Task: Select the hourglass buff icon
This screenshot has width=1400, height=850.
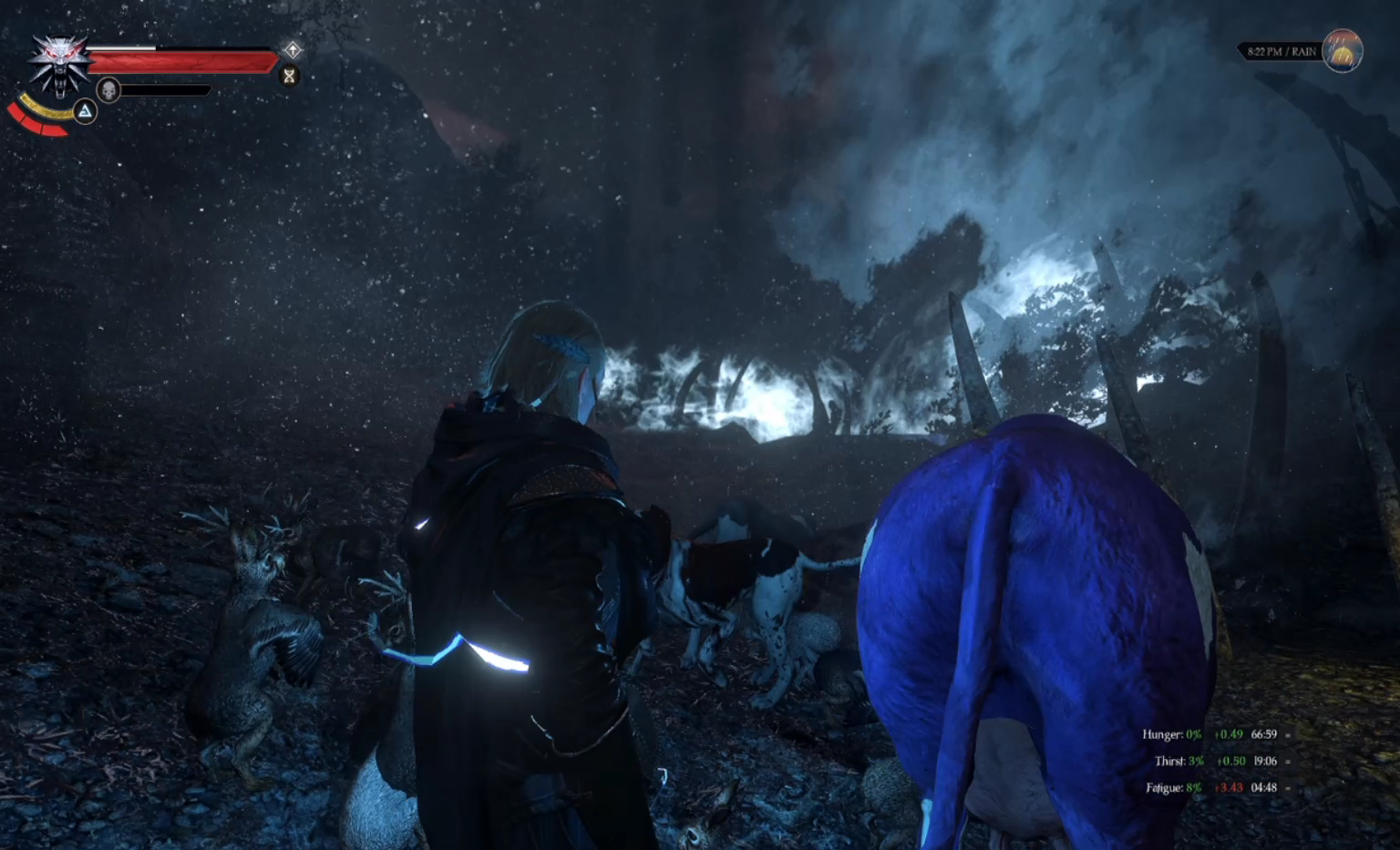Action: pyautogui.click(x=289, y=76)
